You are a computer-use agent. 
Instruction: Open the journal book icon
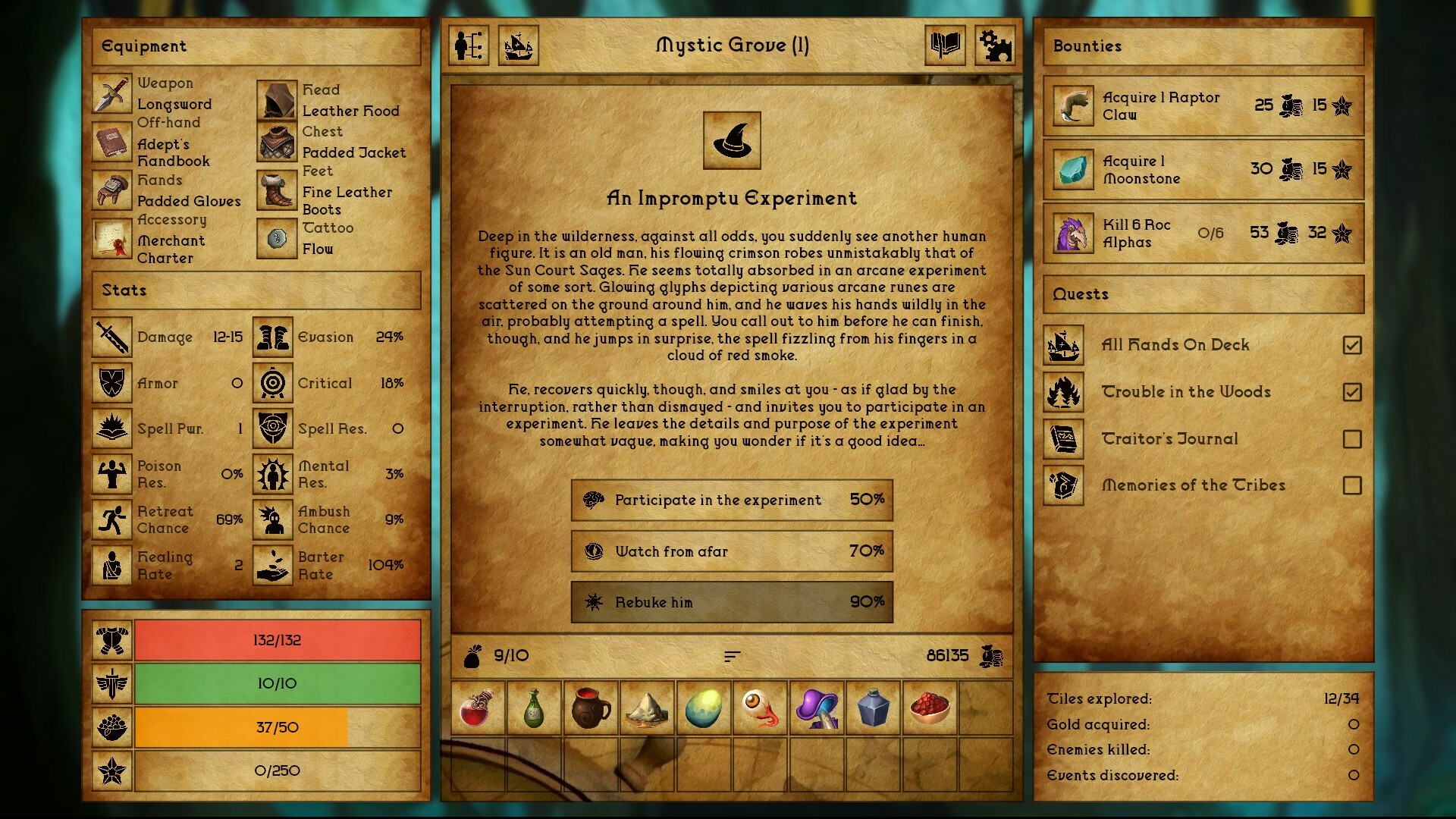(945, 46)
